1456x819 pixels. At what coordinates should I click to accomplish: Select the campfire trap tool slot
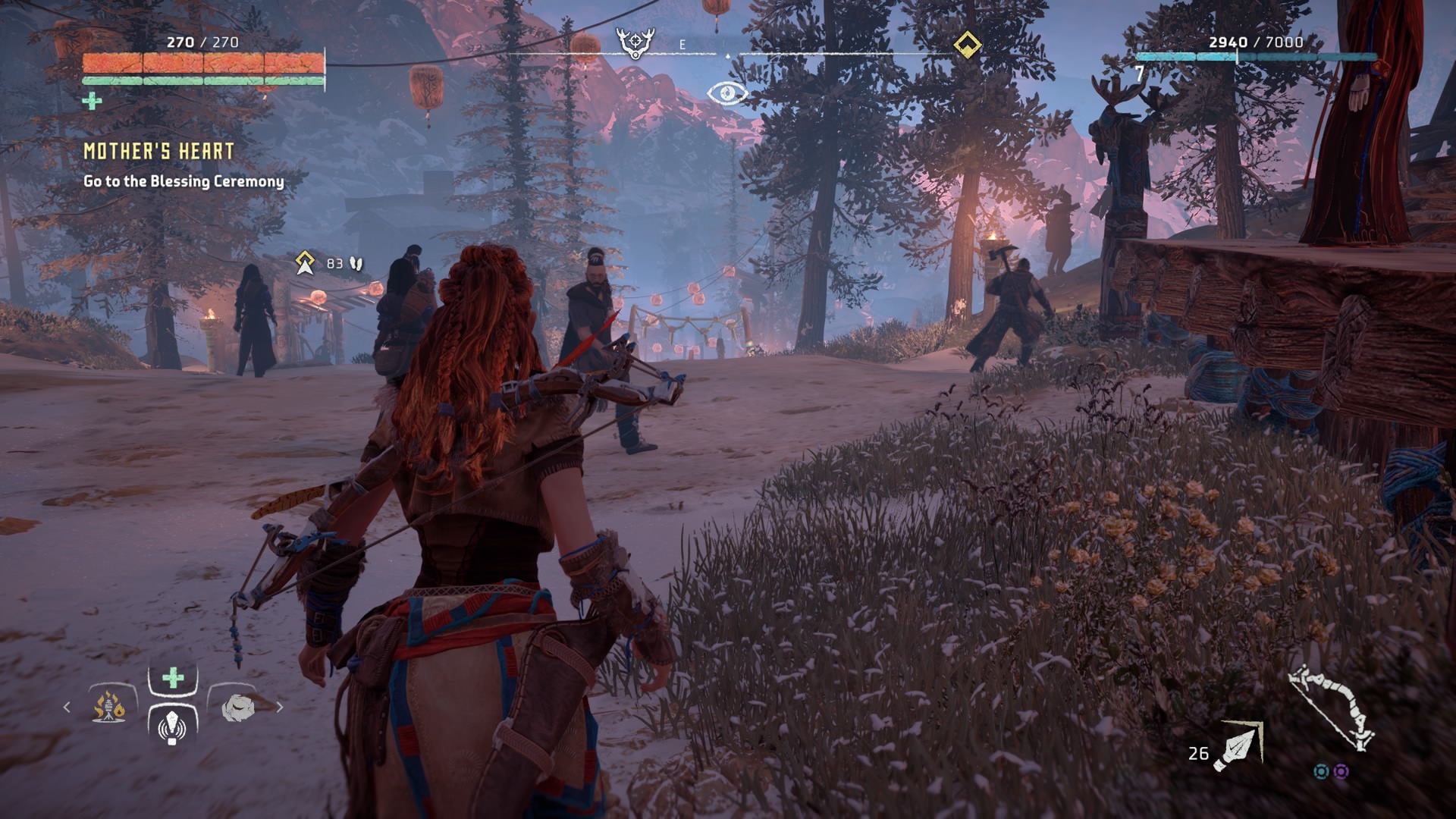[x=110, y=707]
